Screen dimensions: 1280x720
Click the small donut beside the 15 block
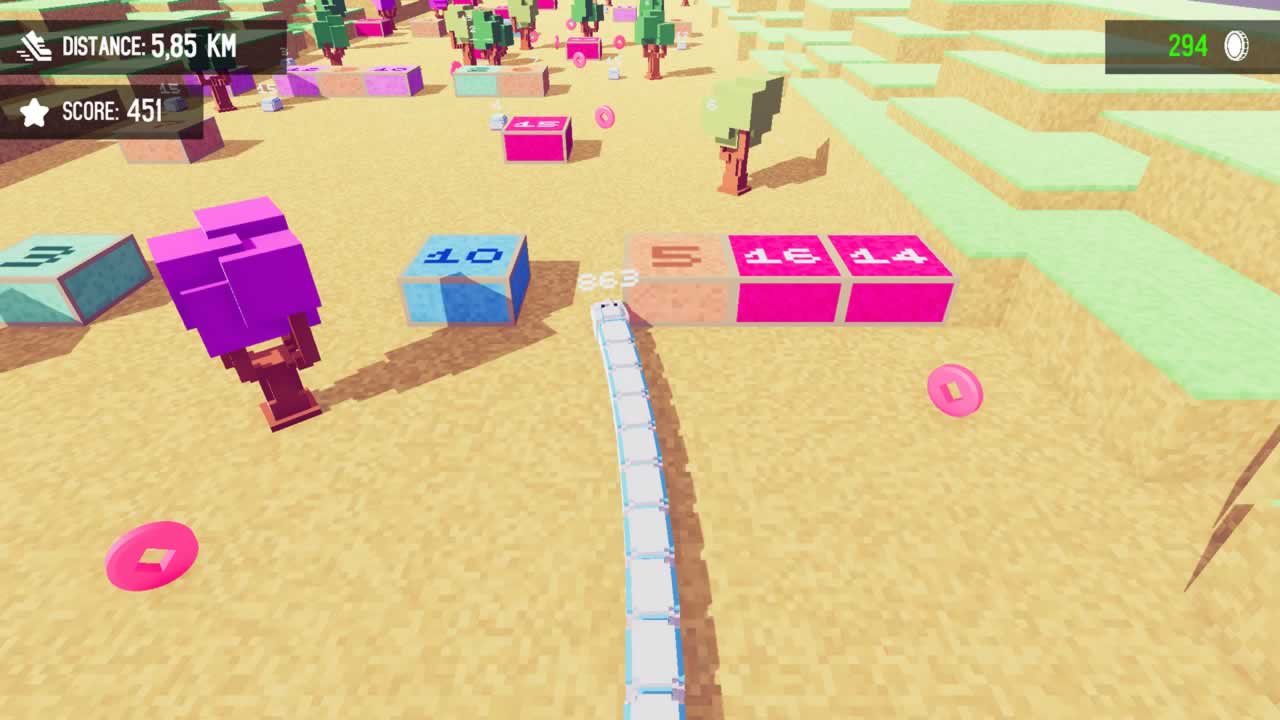click(603, 115)
